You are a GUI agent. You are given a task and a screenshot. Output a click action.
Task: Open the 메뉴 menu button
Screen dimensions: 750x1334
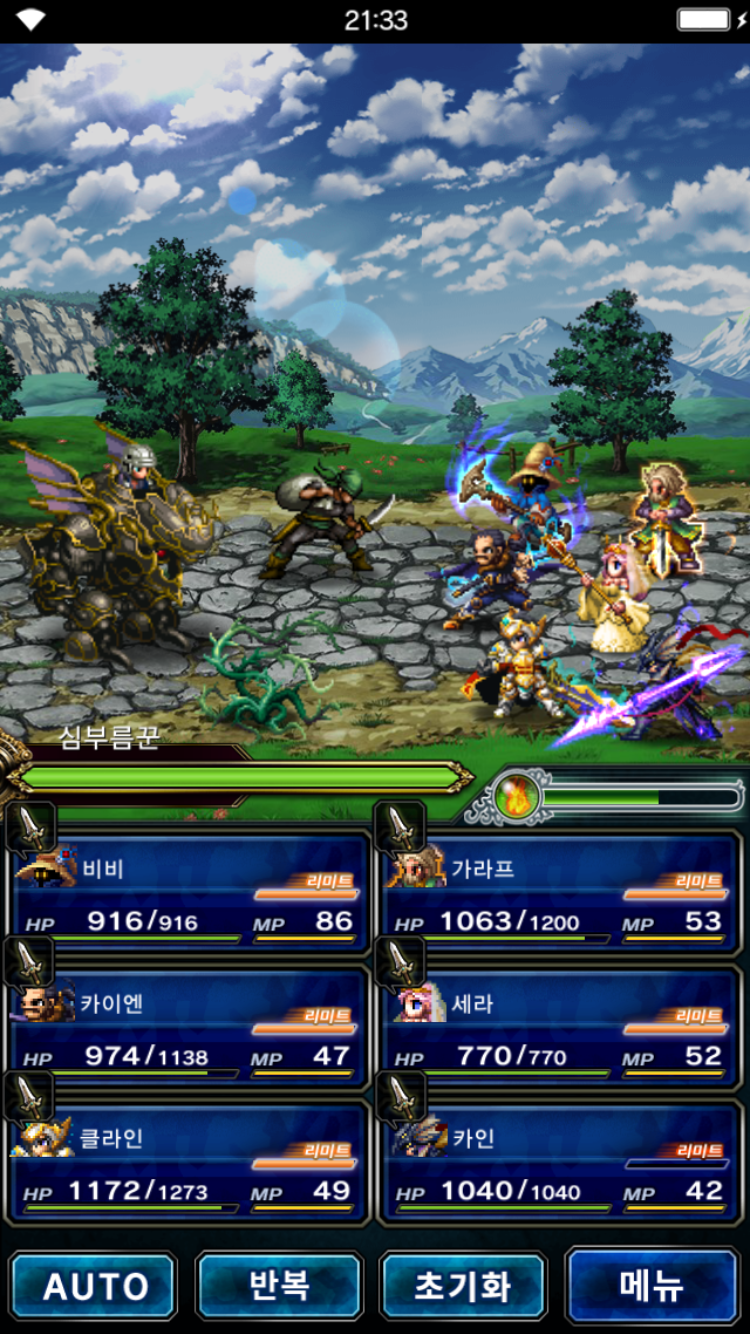click(652, 1286)
